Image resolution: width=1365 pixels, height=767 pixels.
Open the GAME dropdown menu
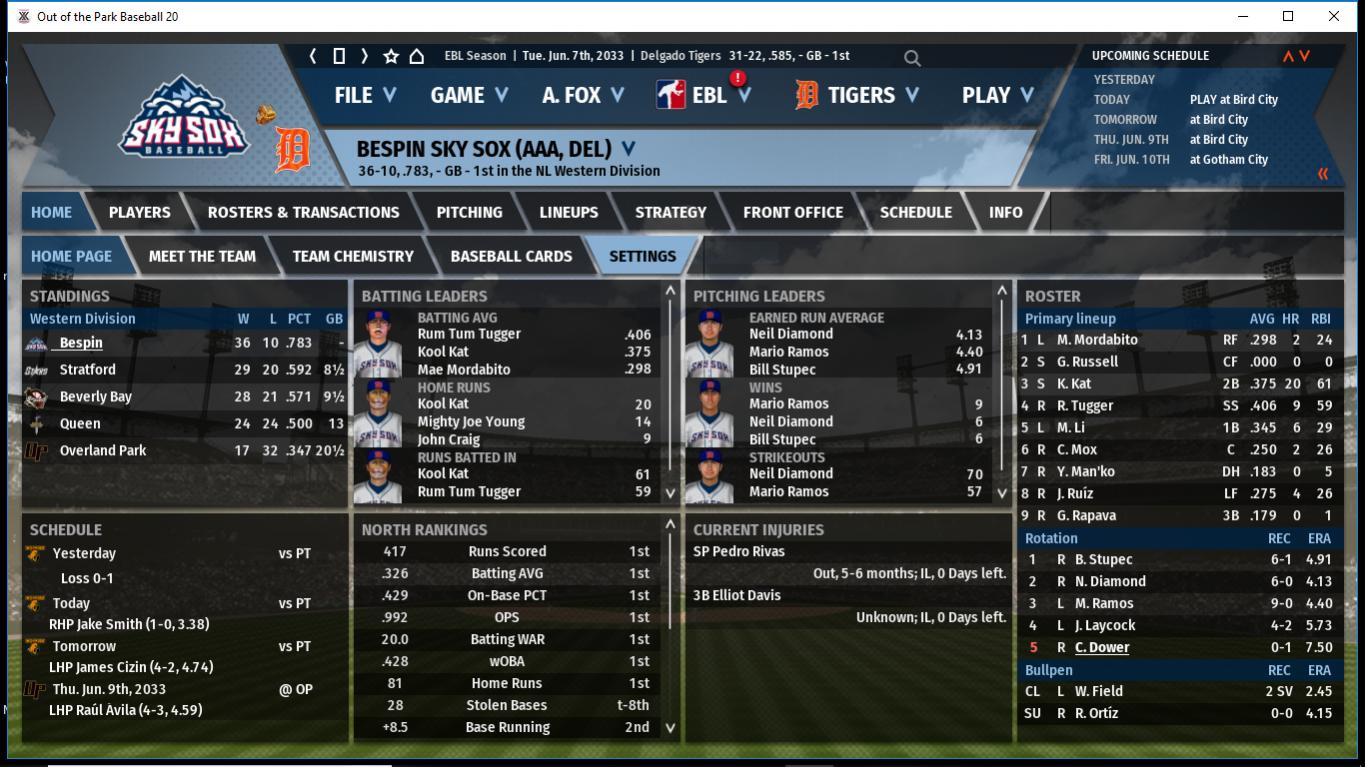(x=468, y=95)
